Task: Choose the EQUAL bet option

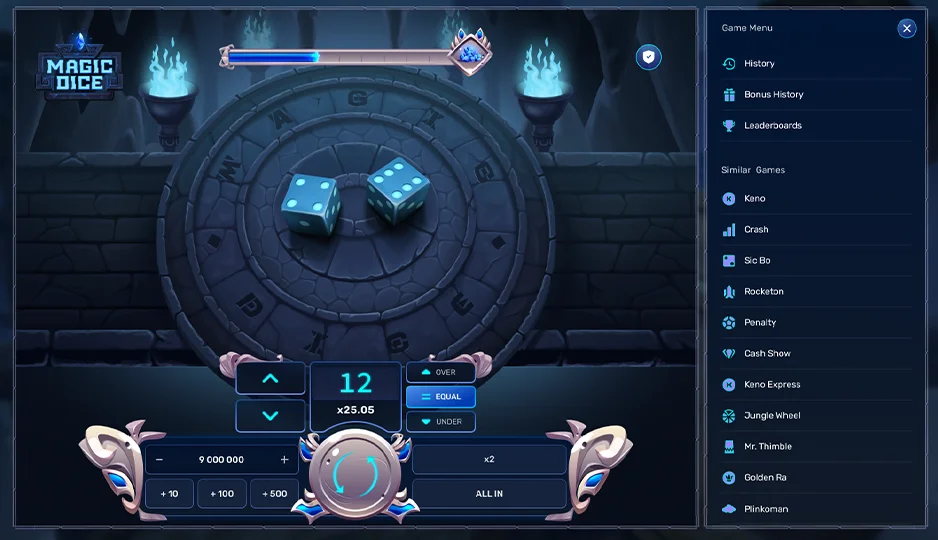Action: tap(440, 397)
